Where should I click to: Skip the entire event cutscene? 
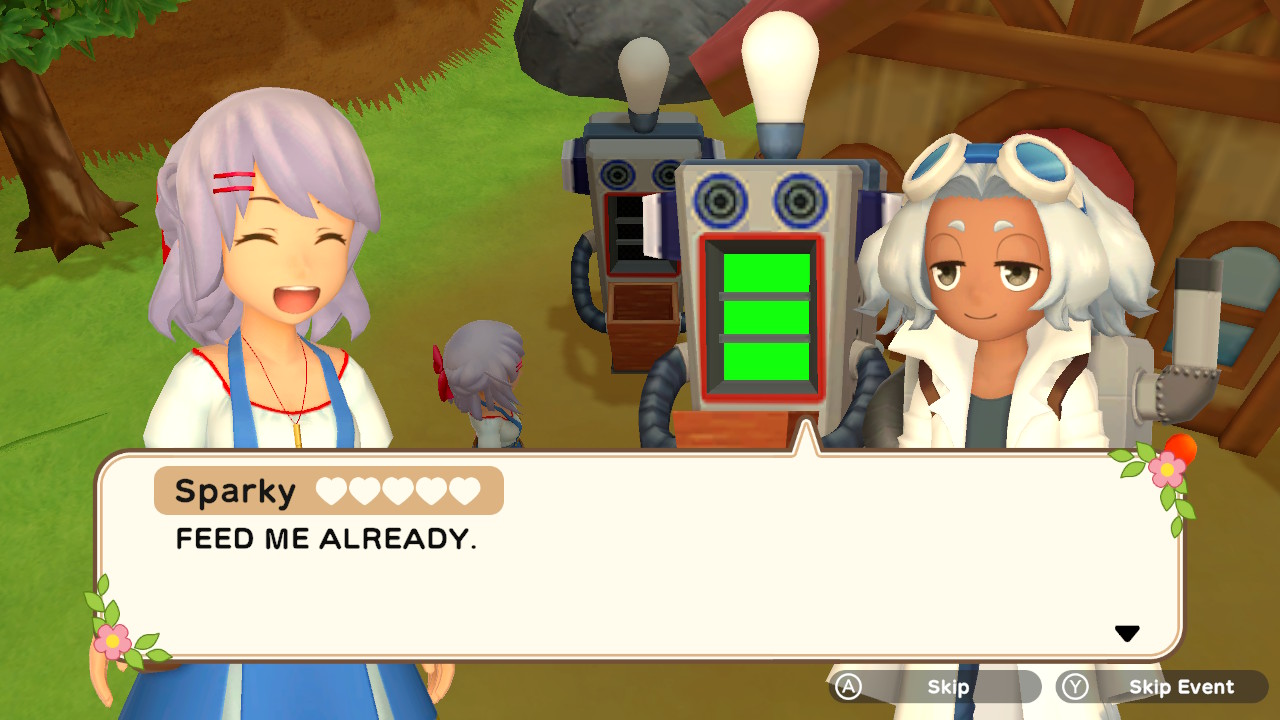point(1163,687)
